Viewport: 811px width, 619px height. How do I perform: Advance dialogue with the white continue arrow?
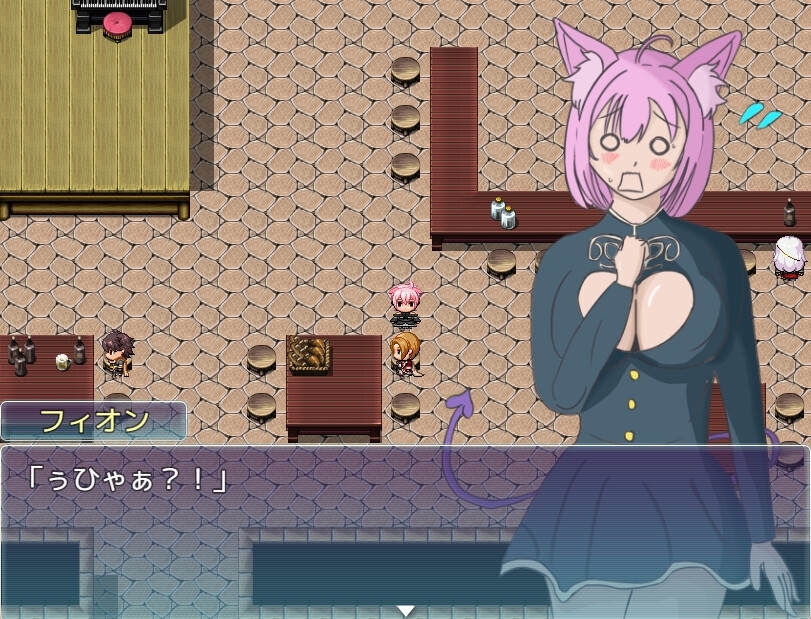click(x=405, y=610)
